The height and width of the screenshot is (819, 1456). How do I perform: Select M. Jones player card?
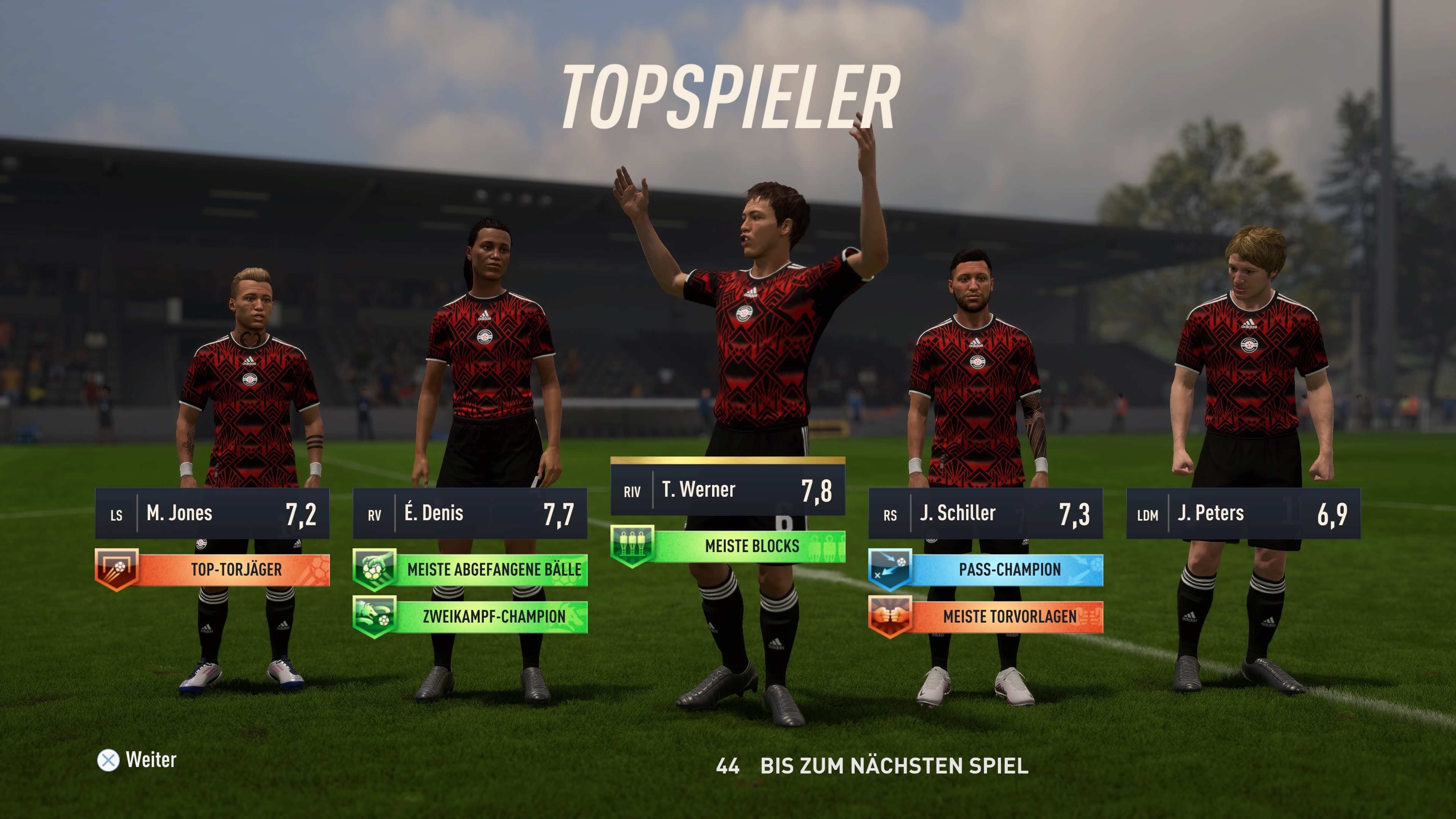(212, 514)
